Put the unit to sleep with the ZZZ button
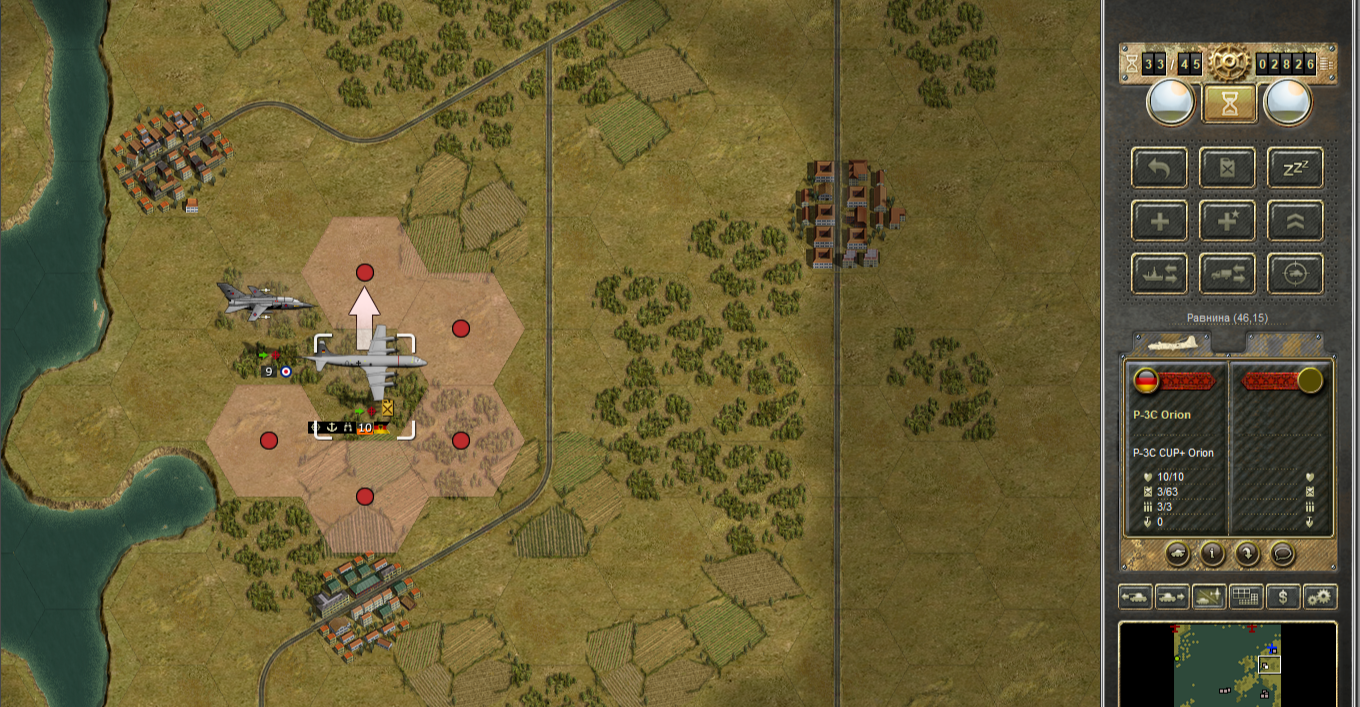1360x707 pixels. [1295, 168]
